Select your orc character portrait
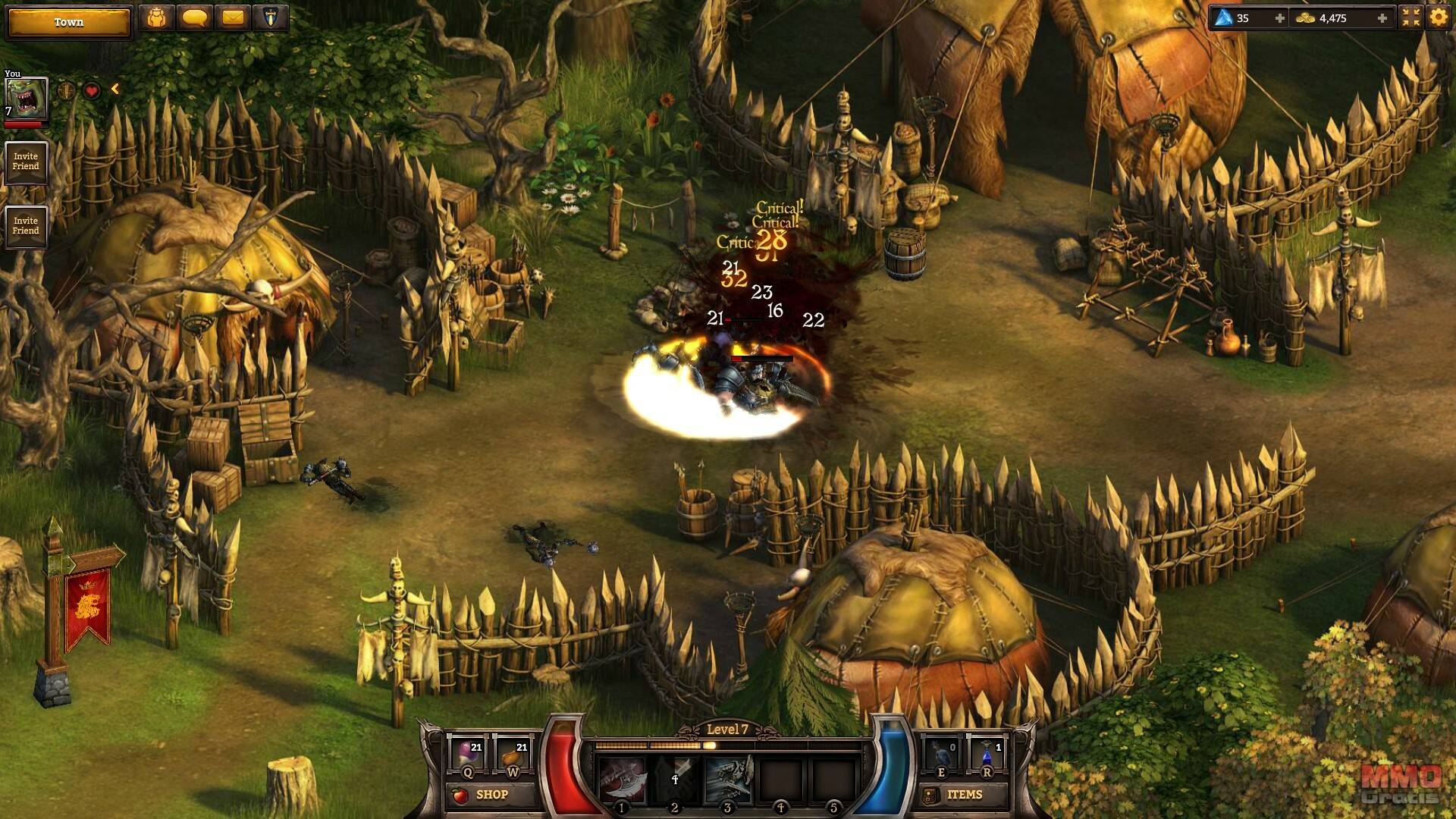 pyautogui.click(x=26, y=99)
